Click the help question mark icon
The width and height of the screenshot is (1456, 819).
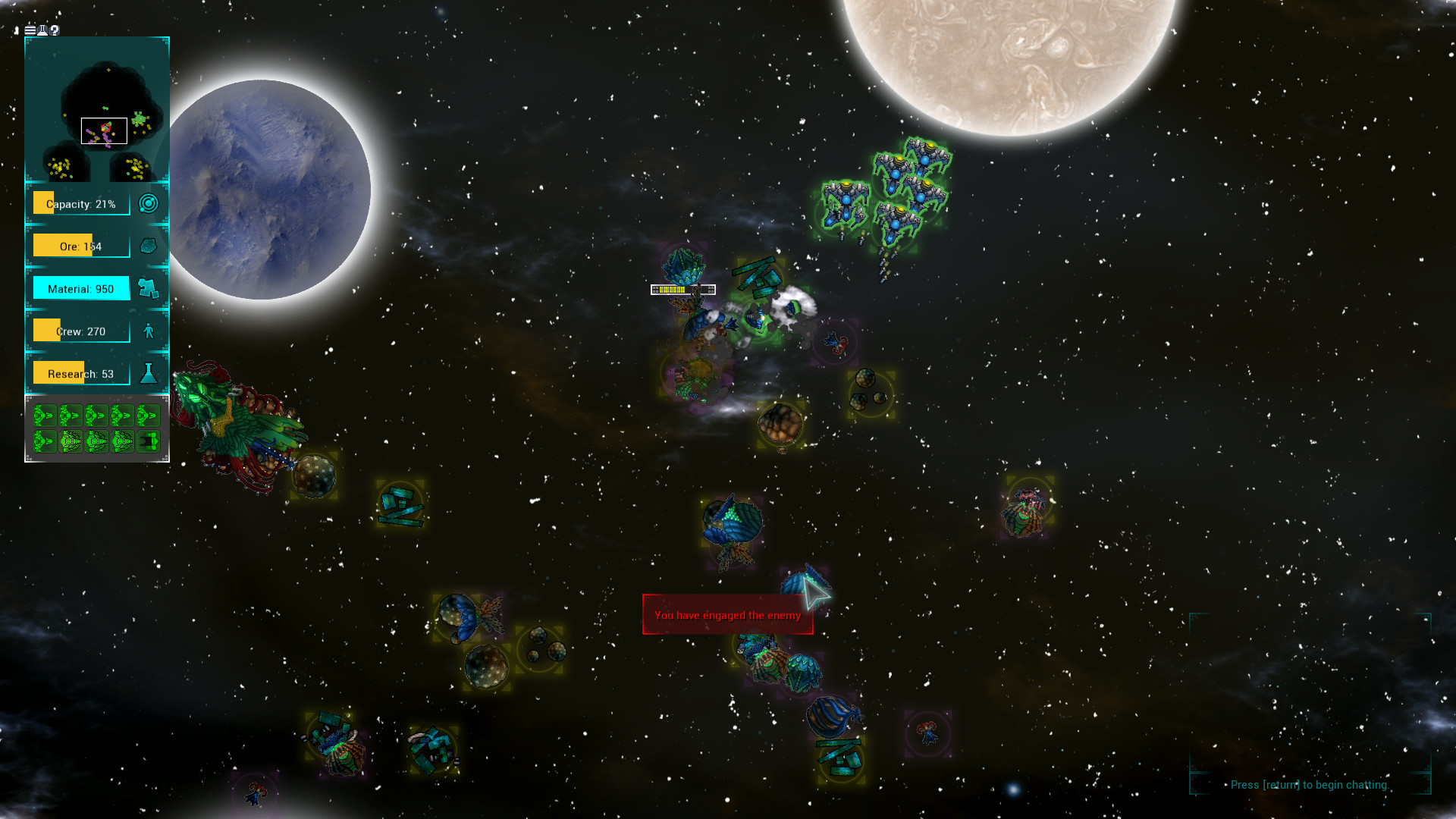[54, 30]
